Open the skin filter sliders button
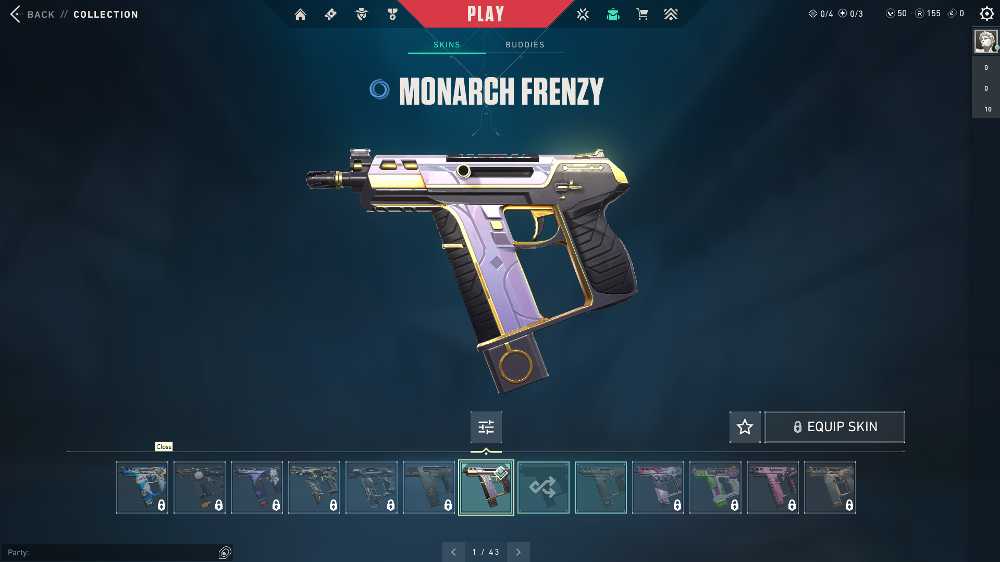Image resolution: width=1000 pixels, height=562 pixels. coord(486,427)
